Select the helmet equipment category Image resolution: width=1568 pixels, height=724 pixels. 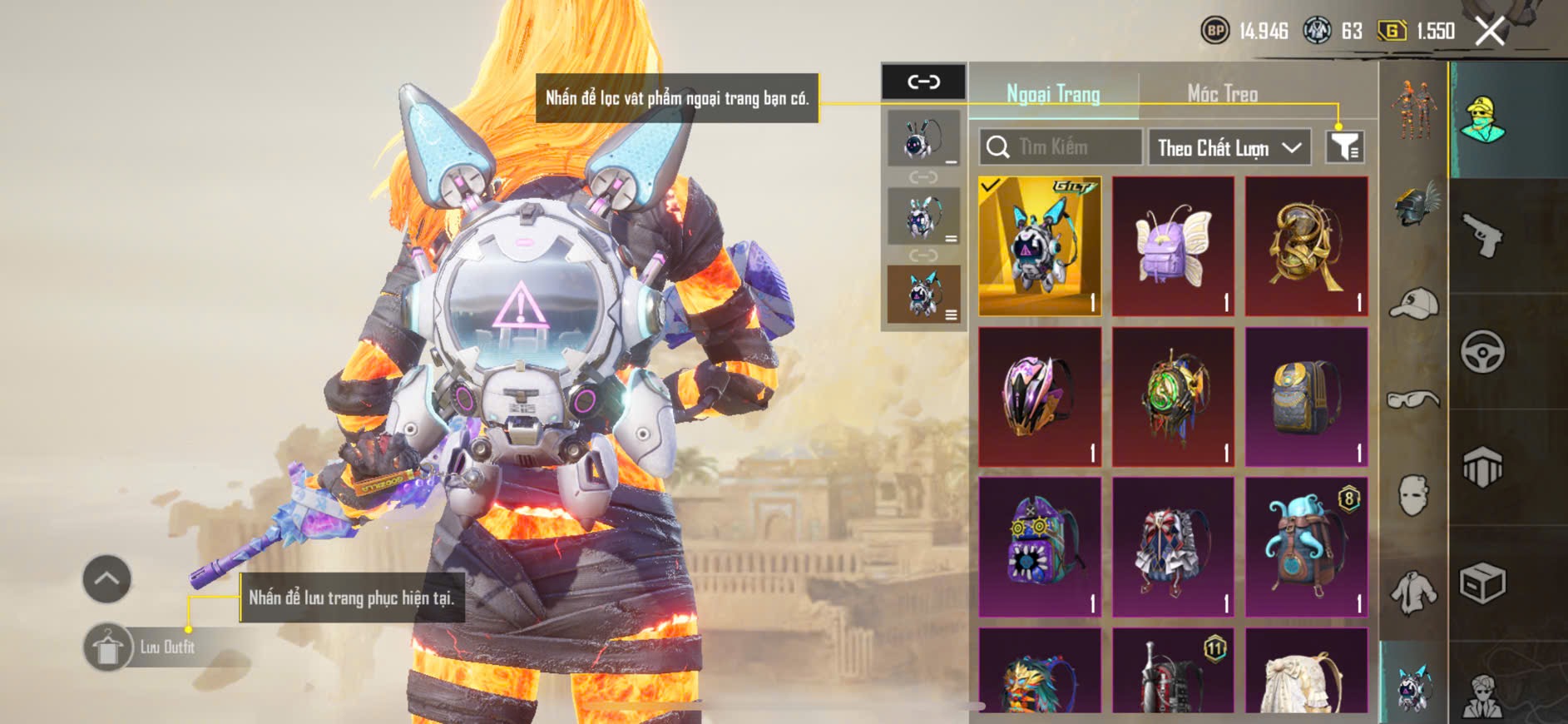click(x=1414, y=205)
